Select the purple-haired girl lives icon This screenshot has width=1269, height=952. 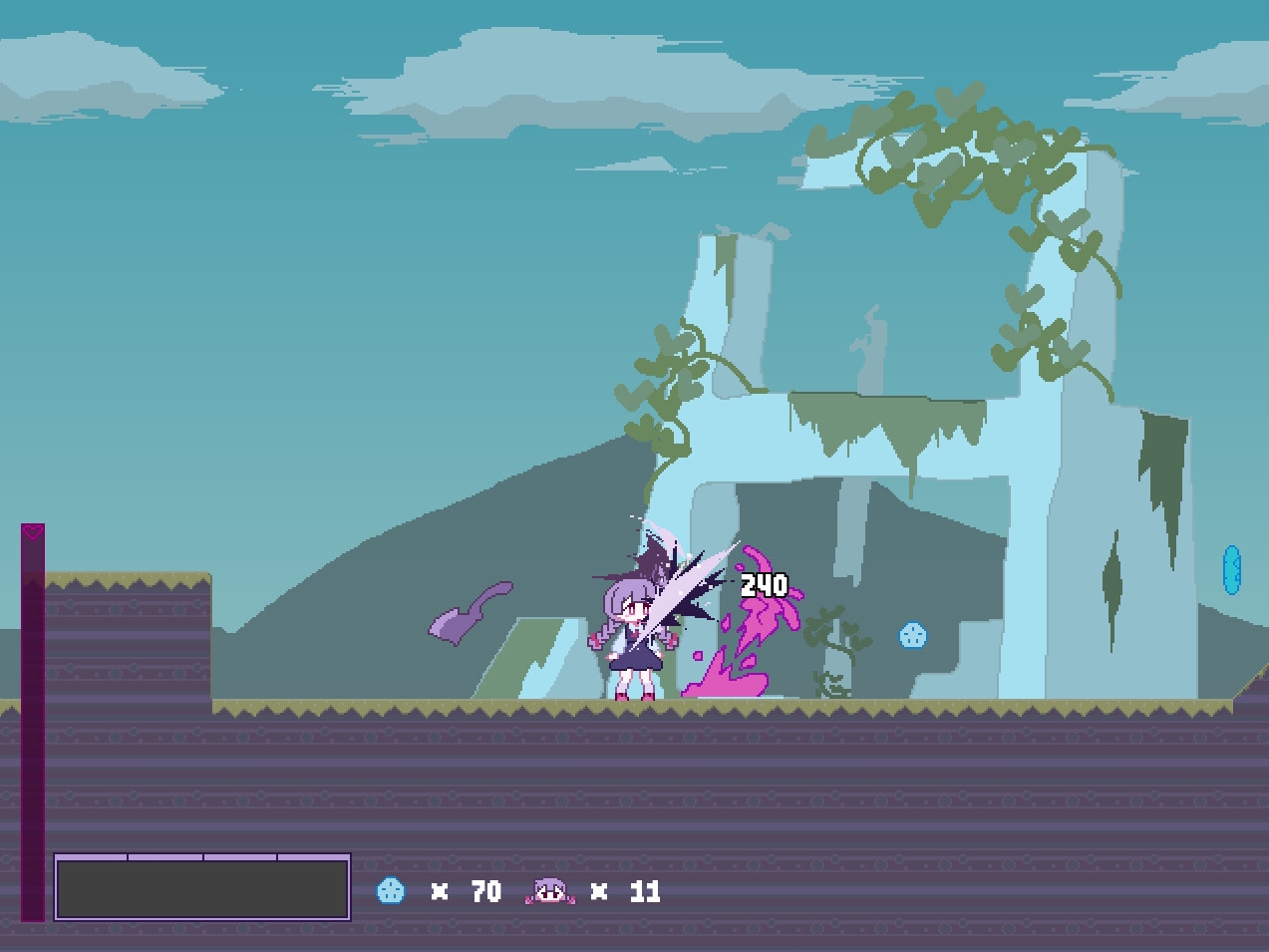pyautogui.click(x=550, y=890)
